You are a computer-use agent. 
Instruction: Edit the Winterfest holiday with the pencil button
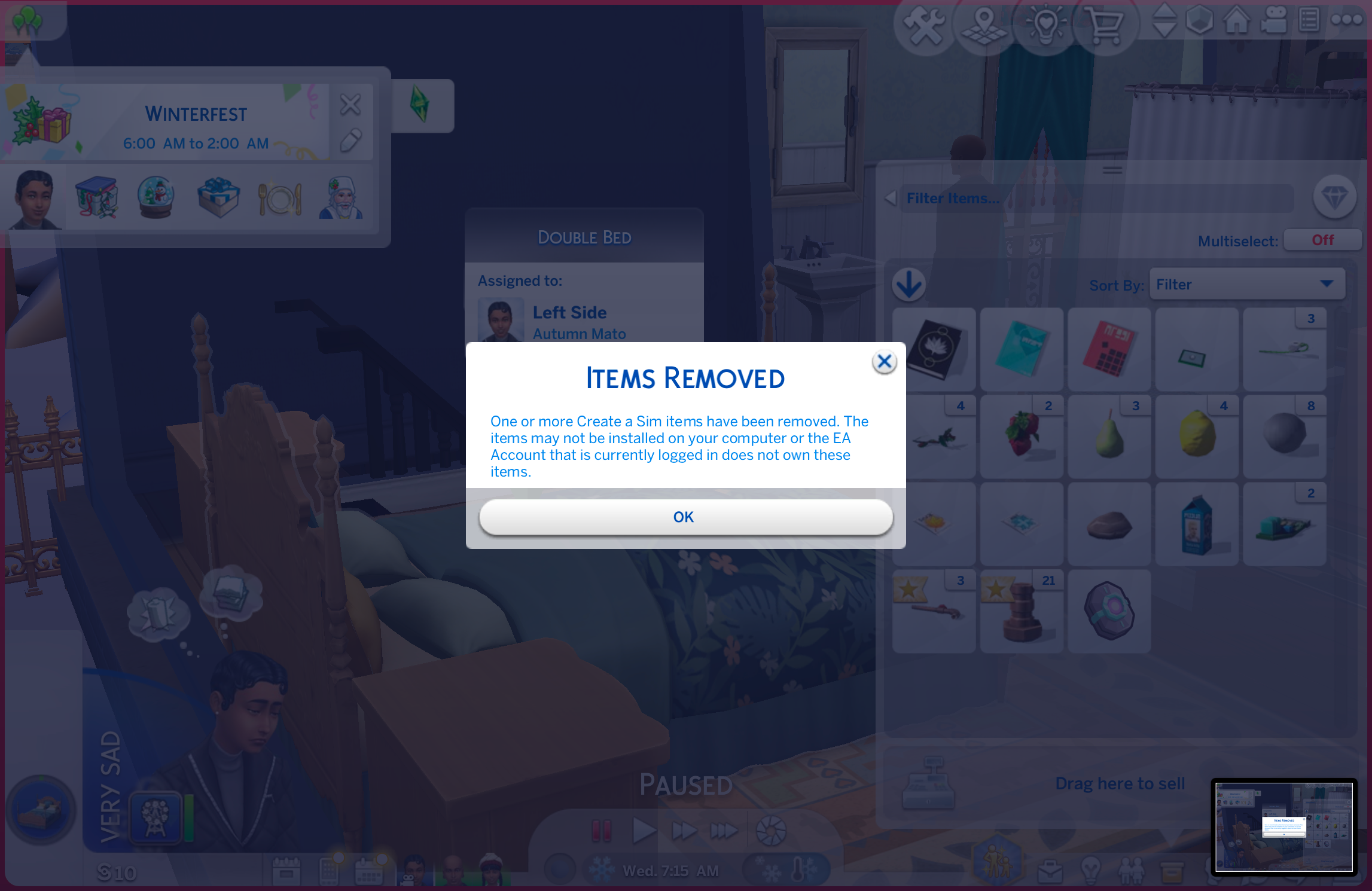coord(351,141)
